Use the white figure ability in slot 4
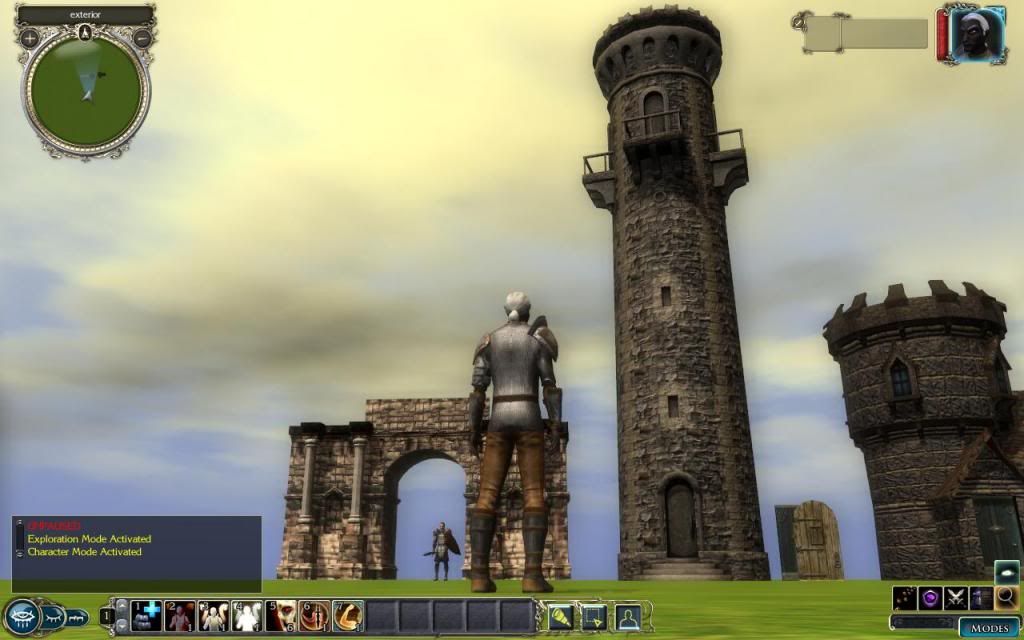1024x640 pixels. (x=247, y=616)
